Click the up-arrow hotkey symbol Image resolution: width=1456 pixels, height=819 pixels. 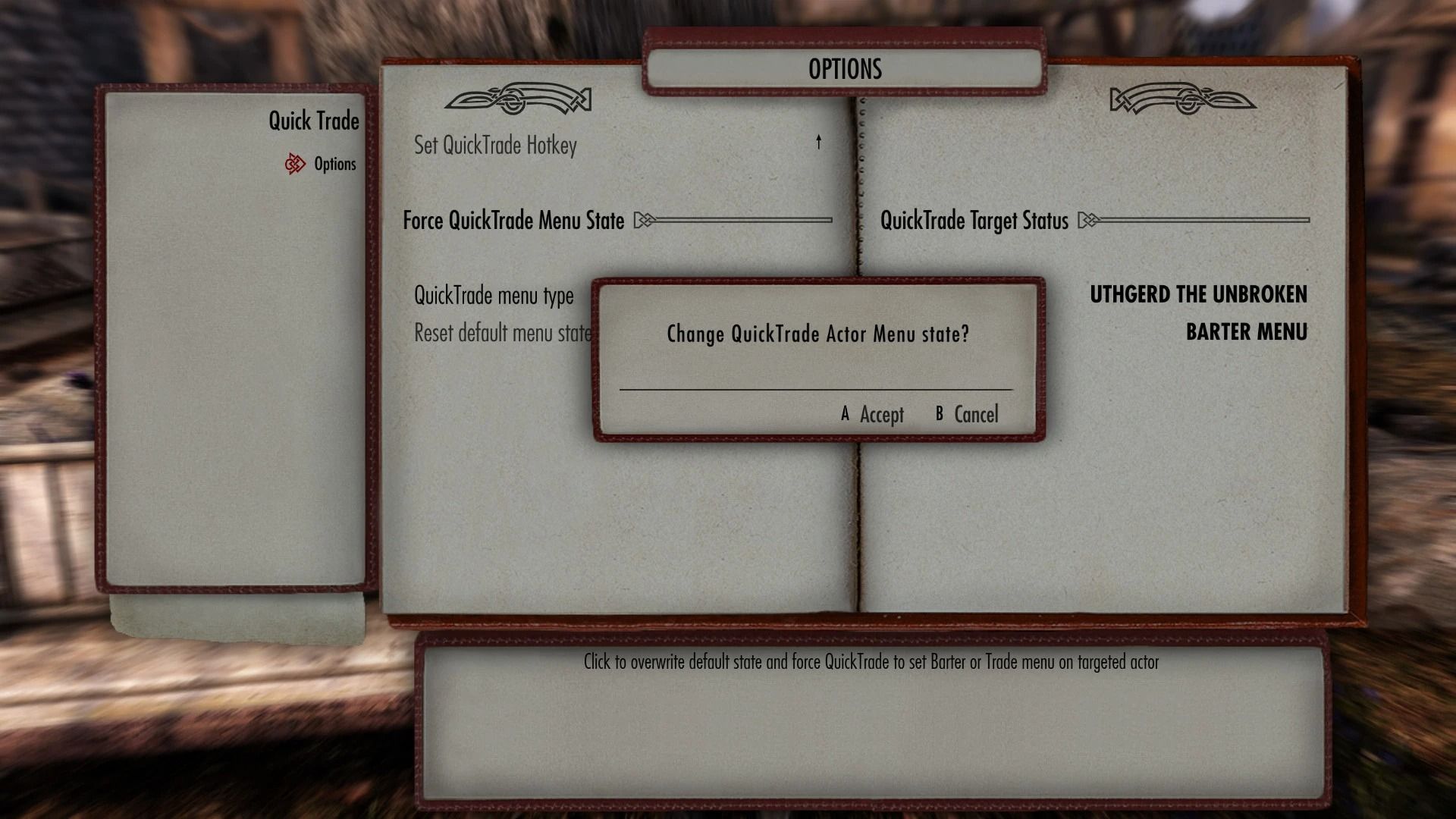pos(819,143)
